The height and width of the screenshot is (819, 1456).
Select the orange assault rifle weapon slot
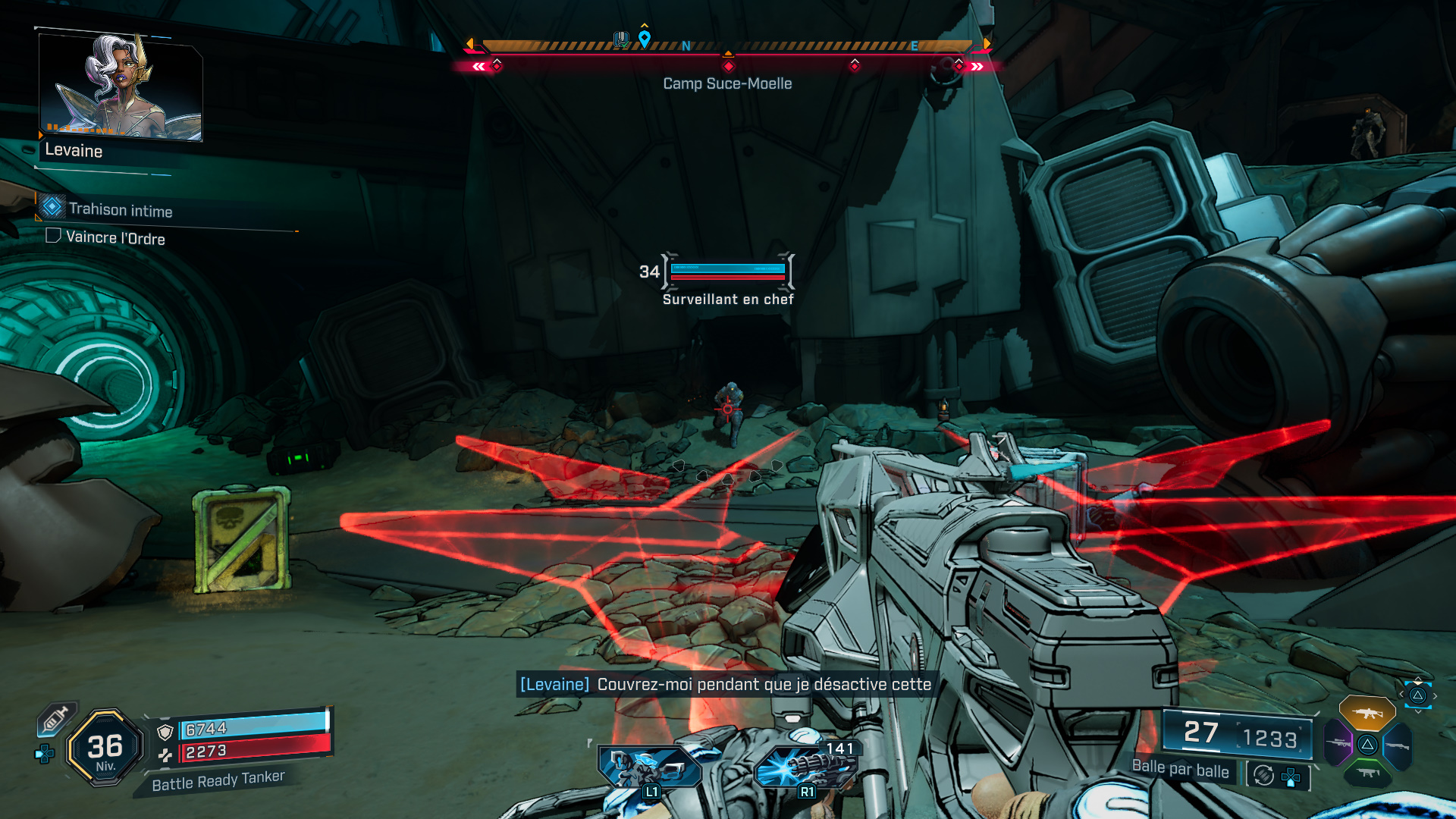pyautogui.click(x=1367, y=714)
